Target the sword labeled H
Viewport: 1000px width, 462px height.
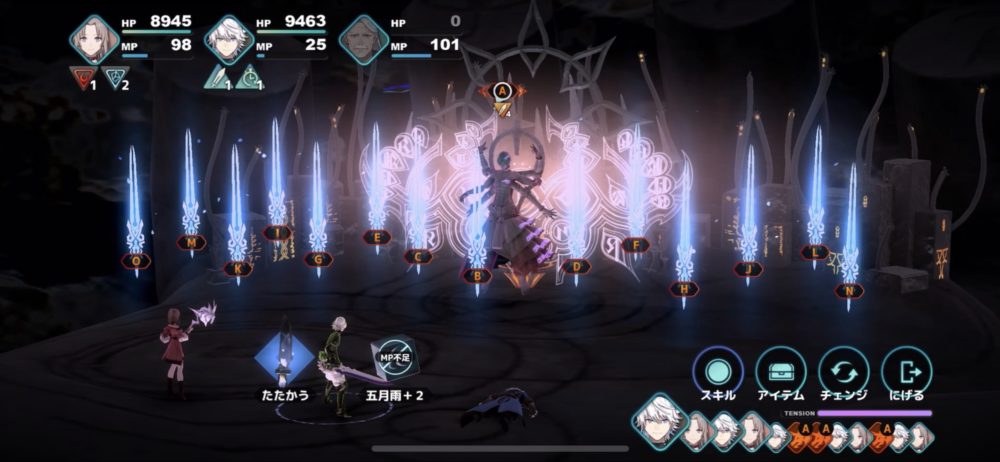(685, 289)
